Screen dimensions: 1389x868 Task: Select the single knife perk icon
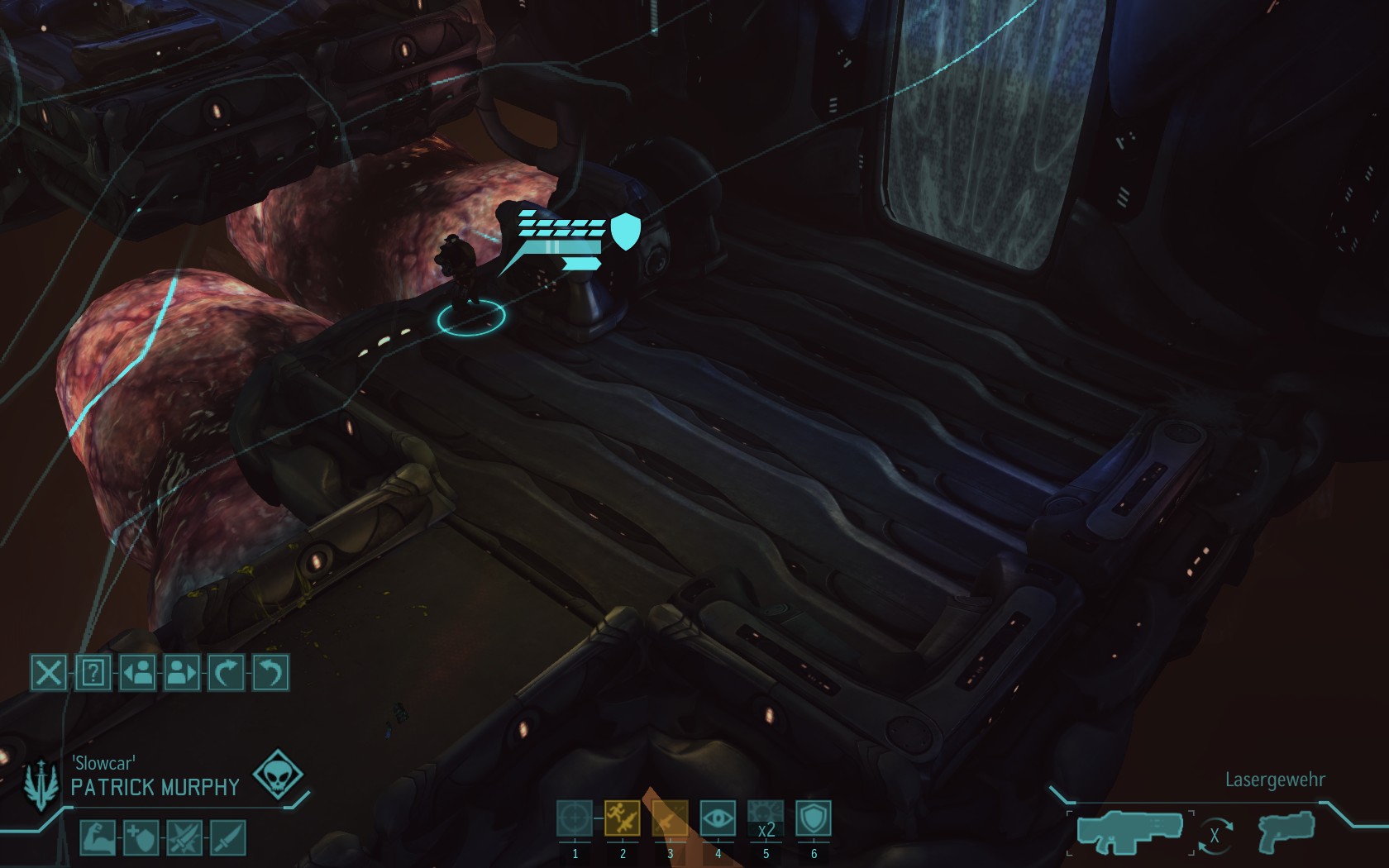coord(227,838)
